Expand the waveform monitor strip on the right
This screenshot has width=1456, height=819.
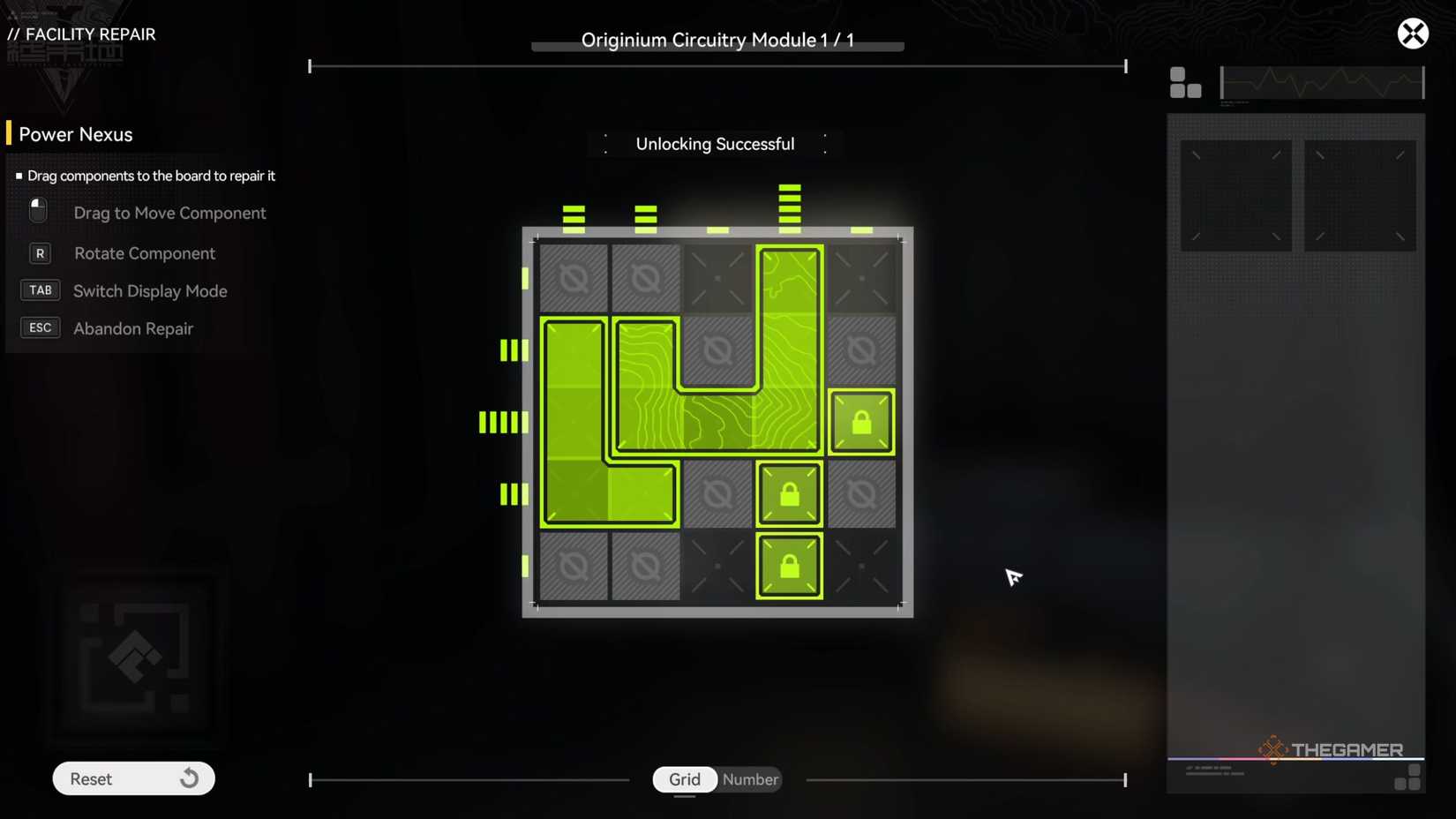[x=1321, y=82]
